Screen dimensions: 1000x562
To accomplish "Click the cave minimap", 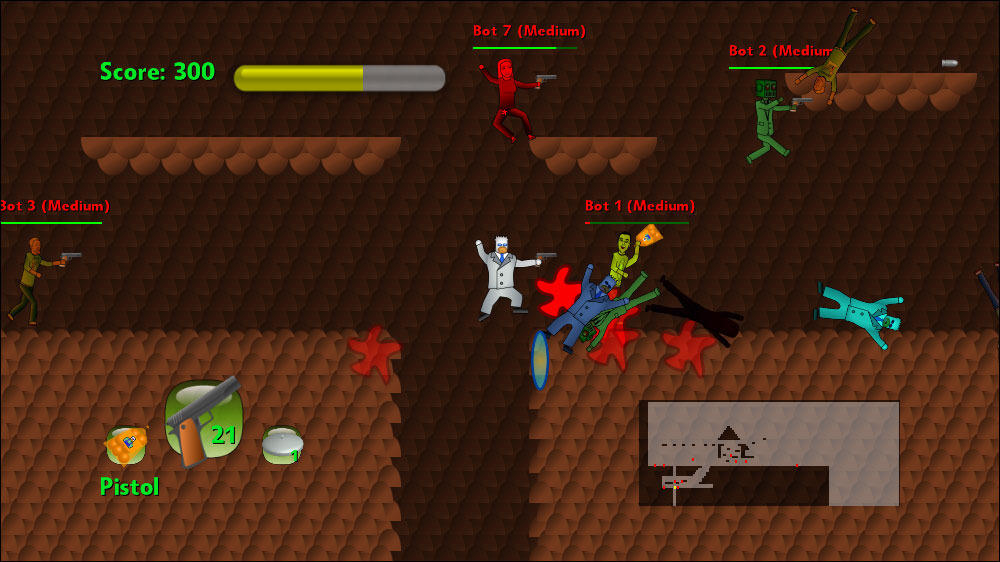I will [769, 453].
